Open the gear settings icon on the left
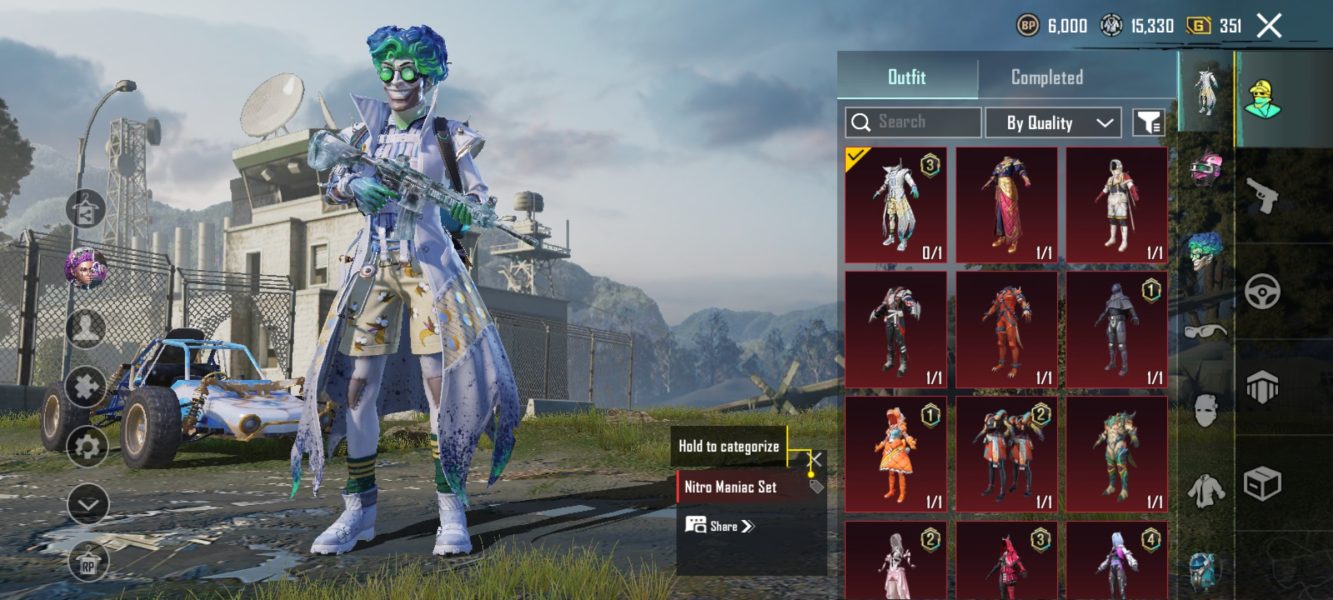The image size is (1333, 600). [87, 446]
